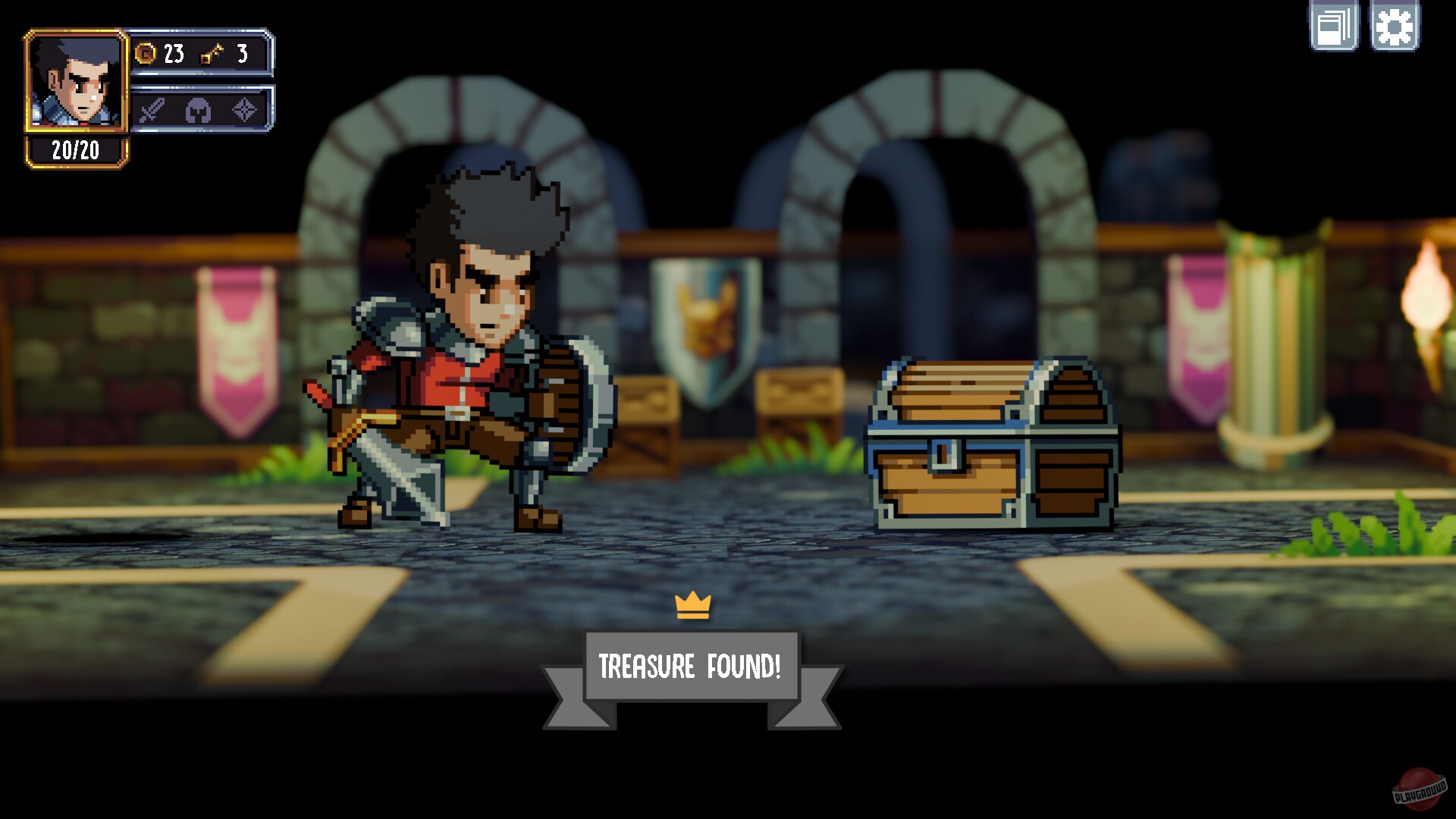This screenshot has height=819, width=1456.
Task: Select the sword equipment slot icon
Action: click(x=152, y=111)
